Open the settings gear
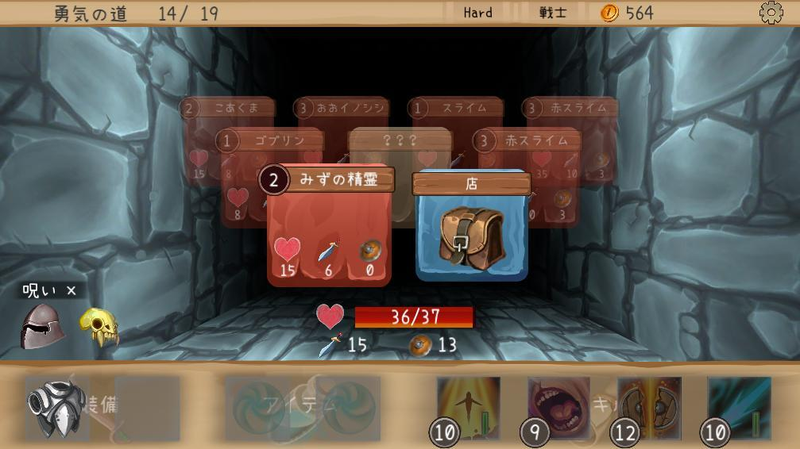800x449 pixels. pyautogui.click(x=771, y=13)
